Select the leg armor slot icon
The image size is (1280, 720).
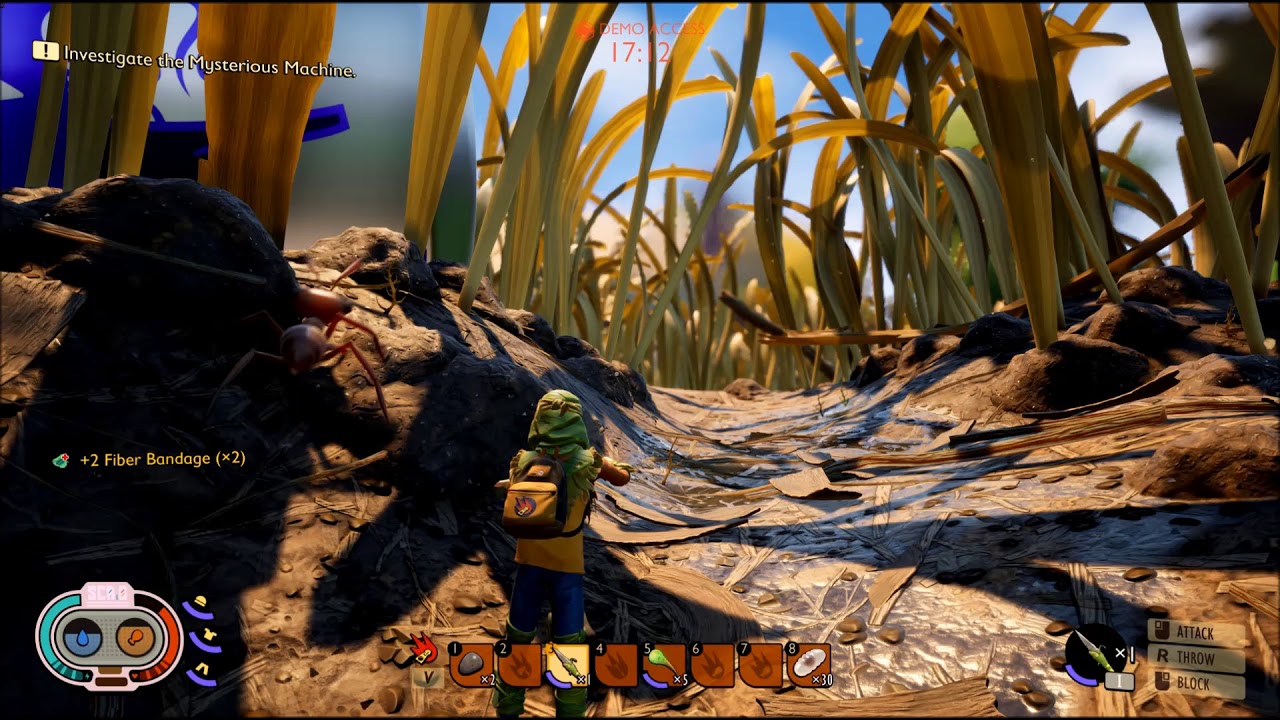(x=202, y=669)
